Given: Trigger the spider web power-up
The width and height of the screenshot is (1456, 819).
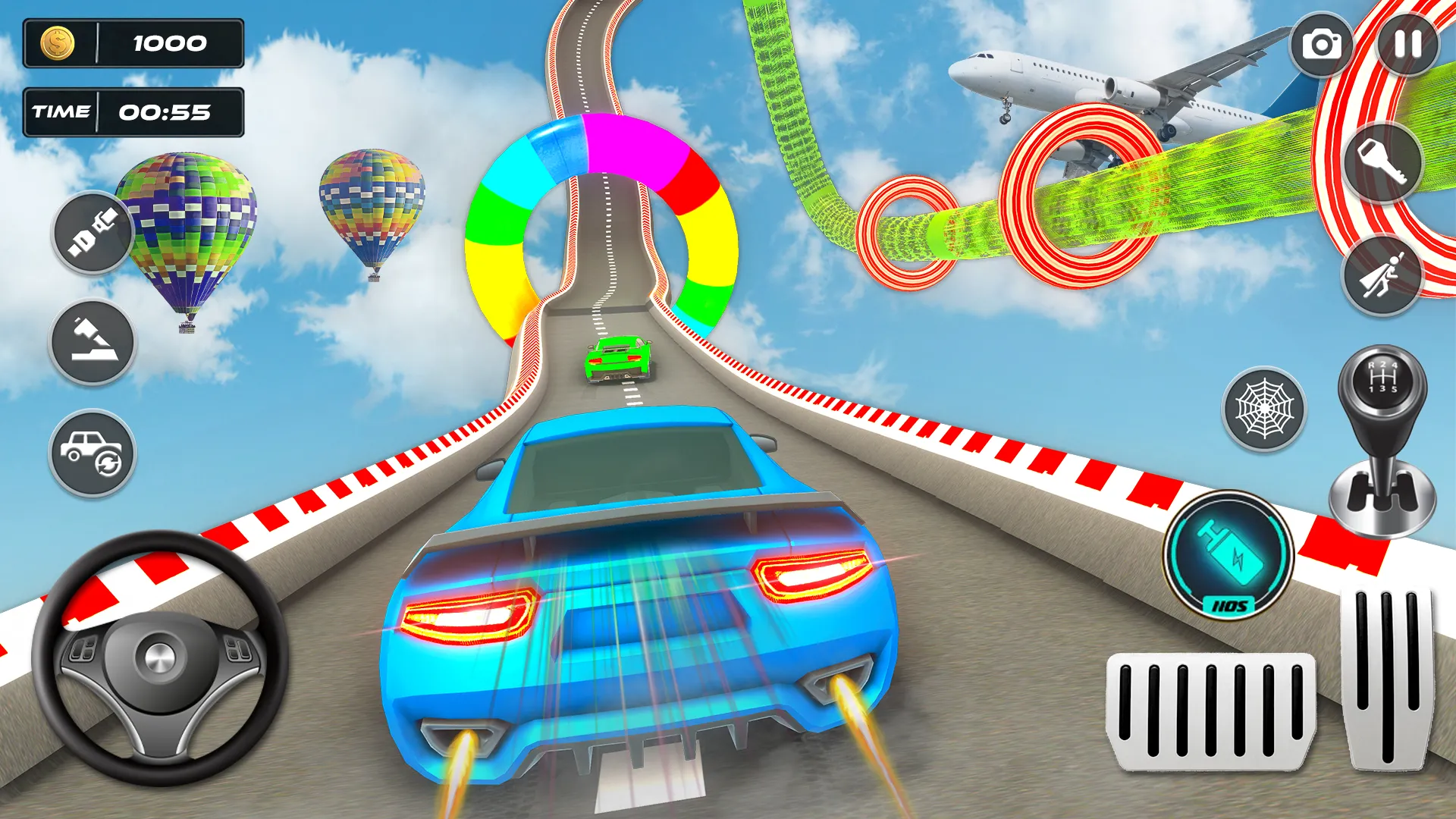Looking at the screenshot, I should pos(1263,409).
